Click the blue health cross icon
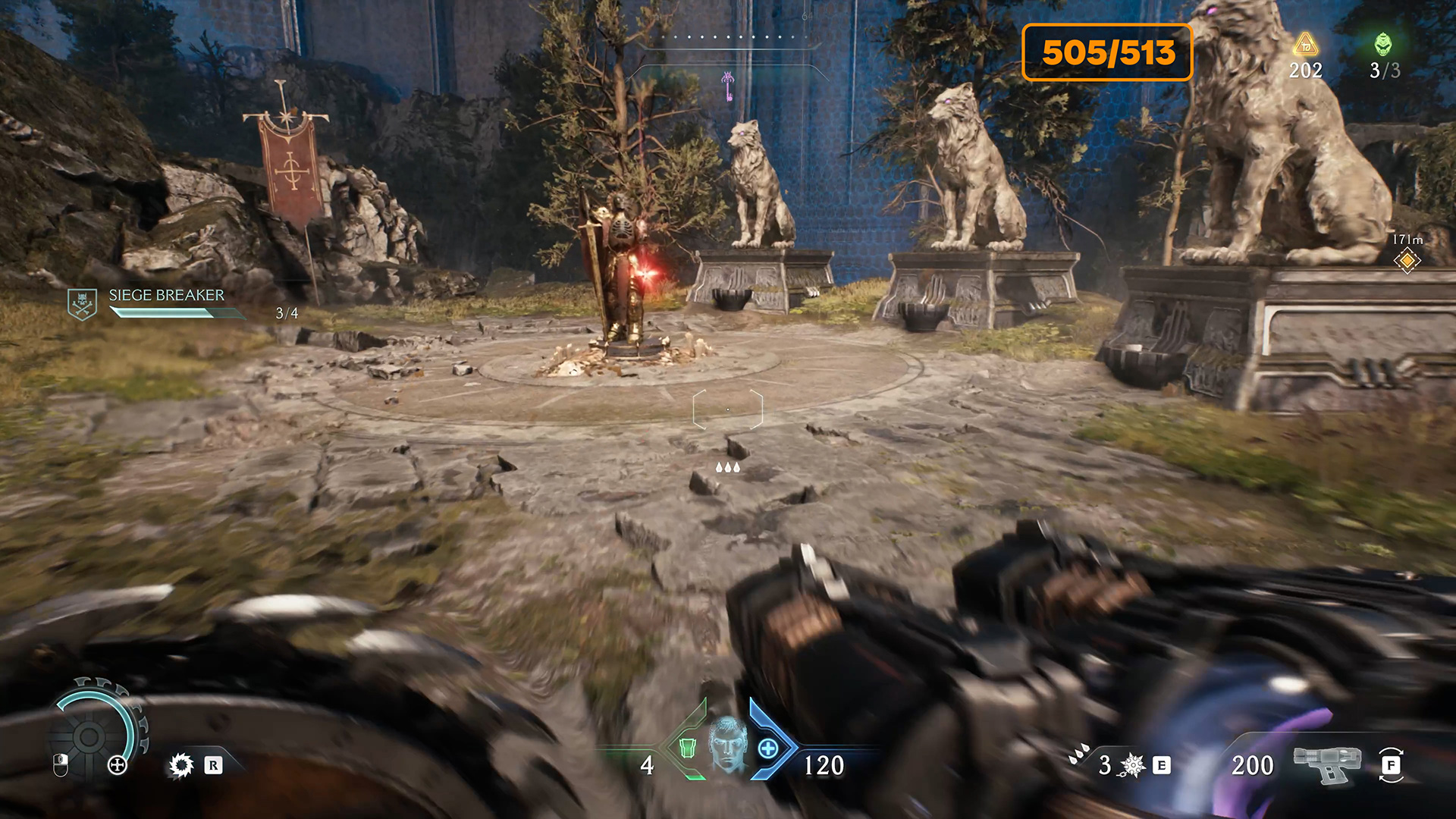1456x819 pixels. tap(768, 749)
